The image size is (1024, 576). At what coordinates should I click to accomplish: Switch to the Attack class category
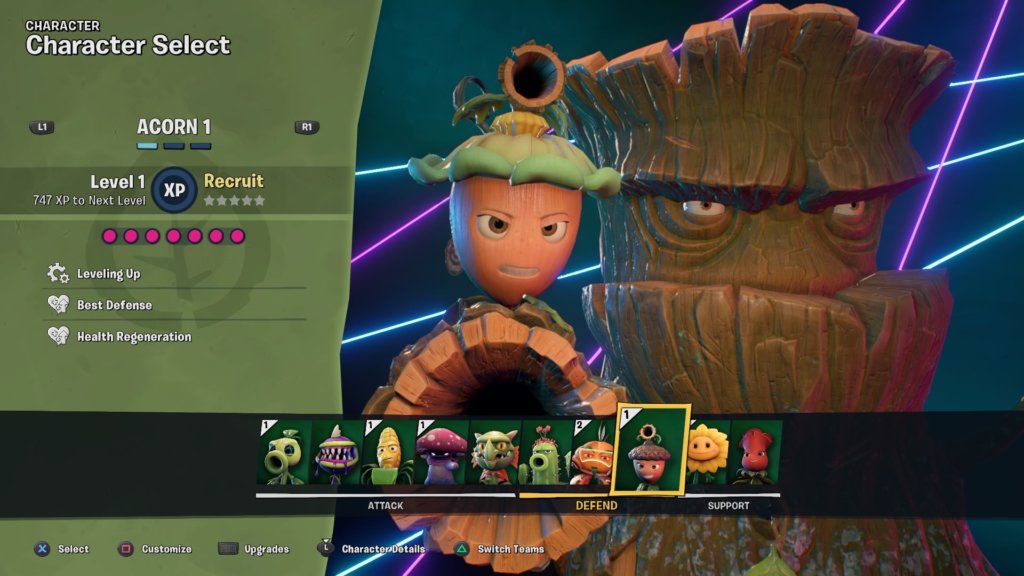(x=385, y=506)
